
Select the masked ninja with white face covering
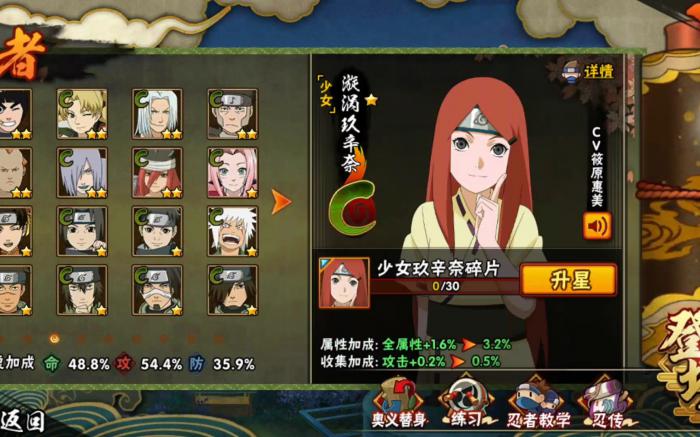click(157, 290)
